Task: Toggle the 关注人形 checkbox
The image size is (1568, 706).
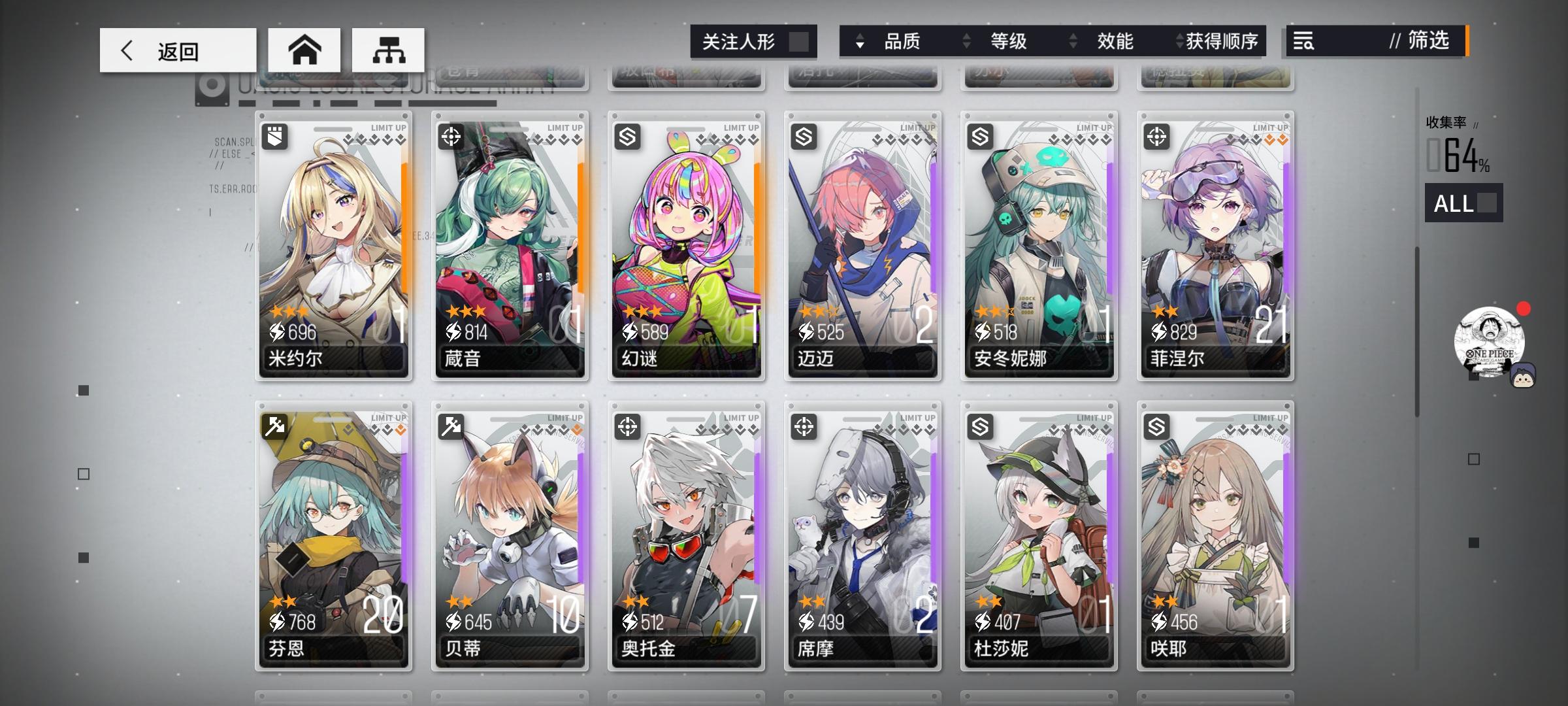Action: point(800,41)
